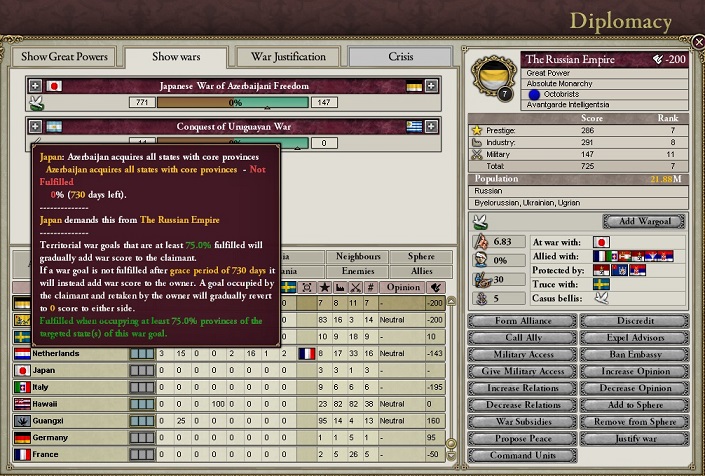Click the Command Units button
The image size is (705, 476).
[x=524, y=456]
